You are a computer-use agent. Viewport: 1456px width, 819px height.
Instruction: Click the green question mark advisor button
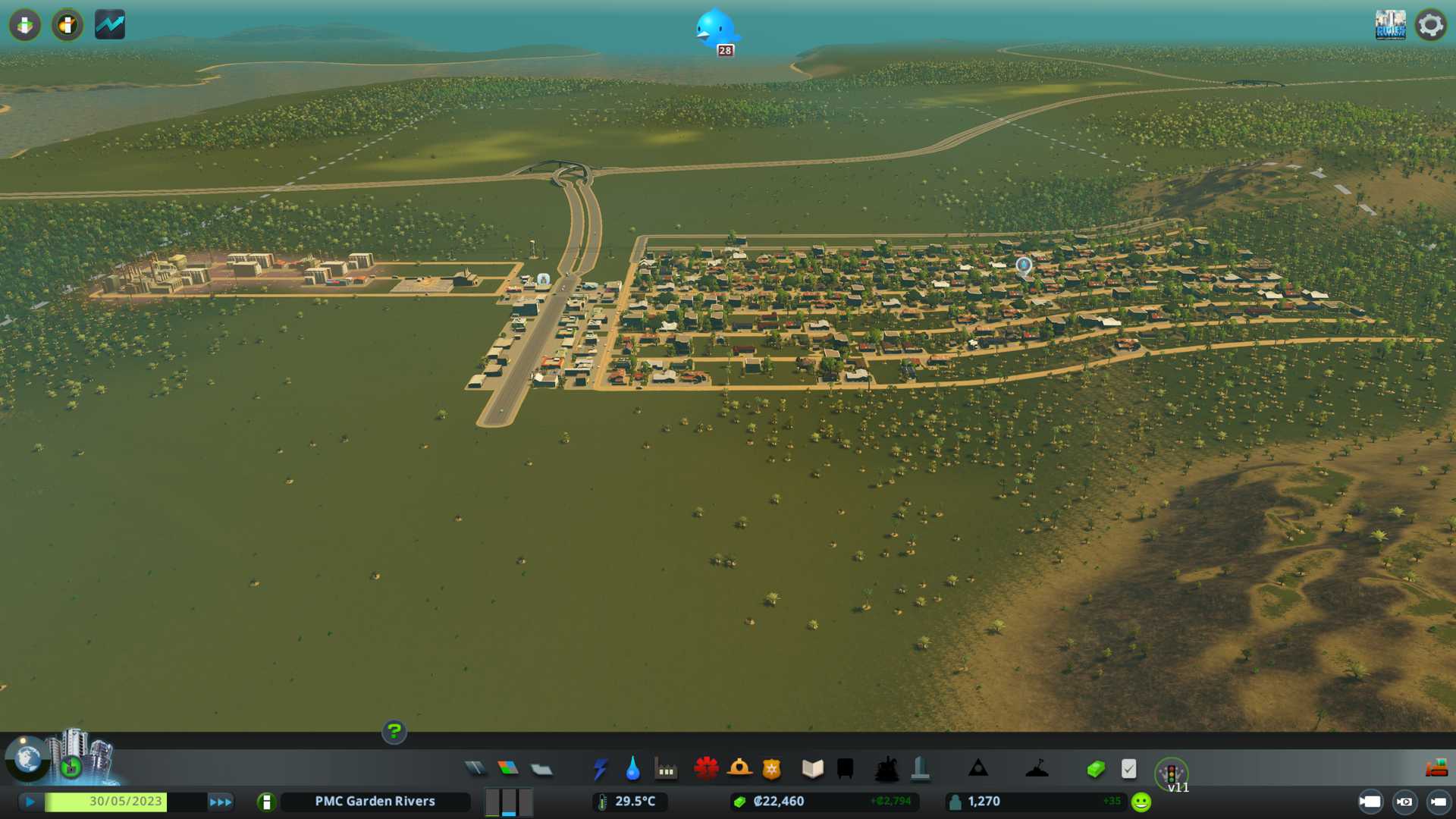click(394, 732)
